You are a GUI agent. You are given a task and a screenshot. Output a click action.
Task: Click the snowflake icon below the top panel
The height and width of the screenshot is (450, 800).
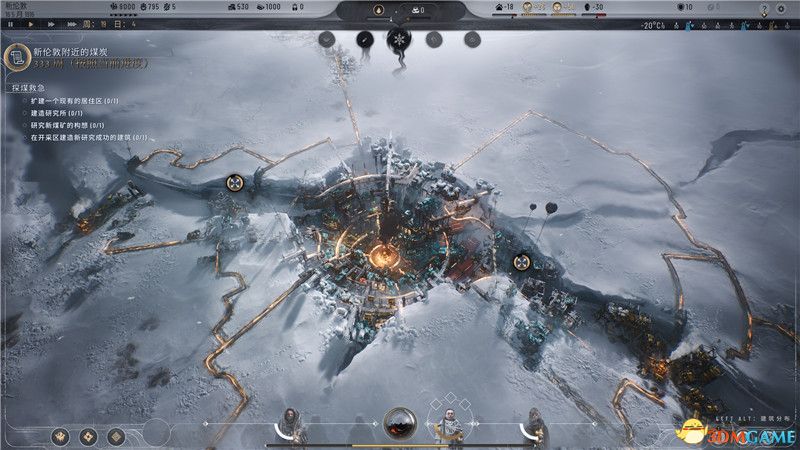tap(399, 40)
